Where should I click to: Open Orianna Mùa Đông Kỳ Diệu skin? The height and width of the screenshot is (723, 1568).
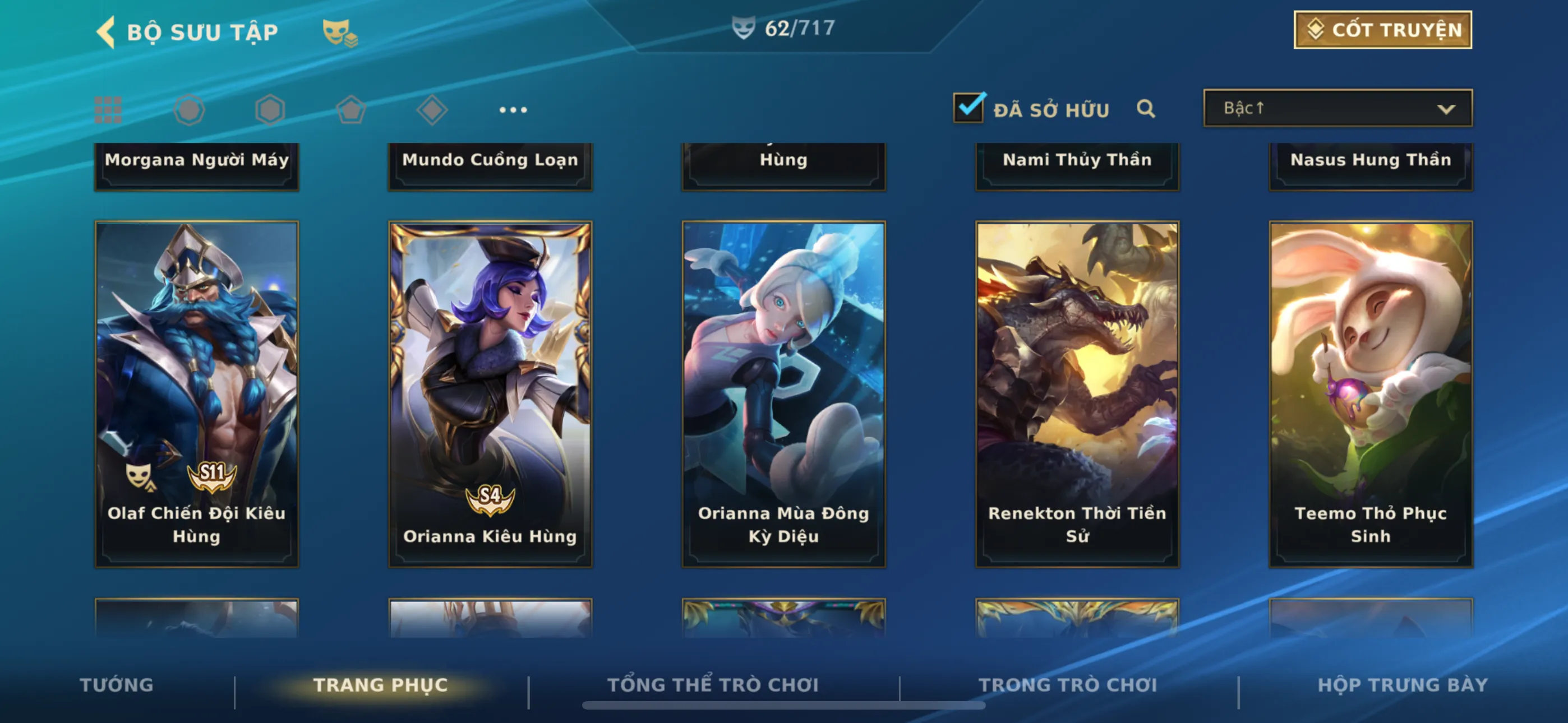pyautogui.click(x=783, y=393)
